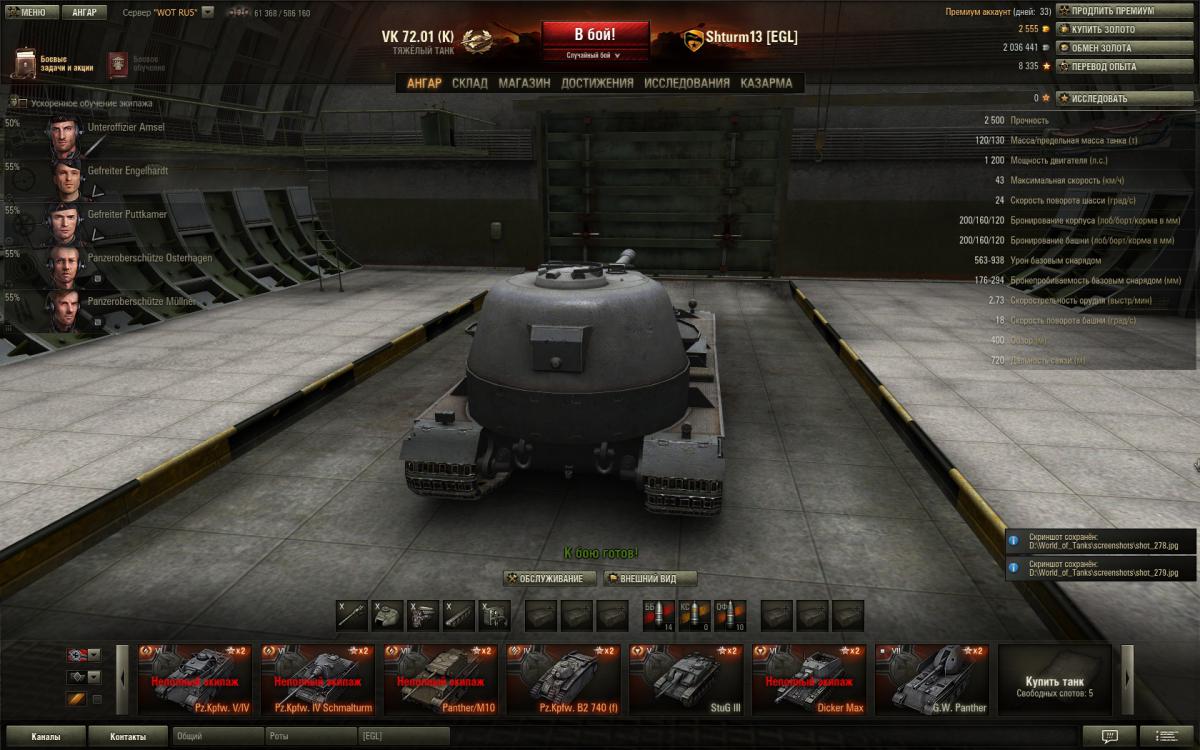Screen dimensions: 1200x750
Task: Show the ДОСТИЖЕНИЯ tab
Action: [x=597, y=83]
